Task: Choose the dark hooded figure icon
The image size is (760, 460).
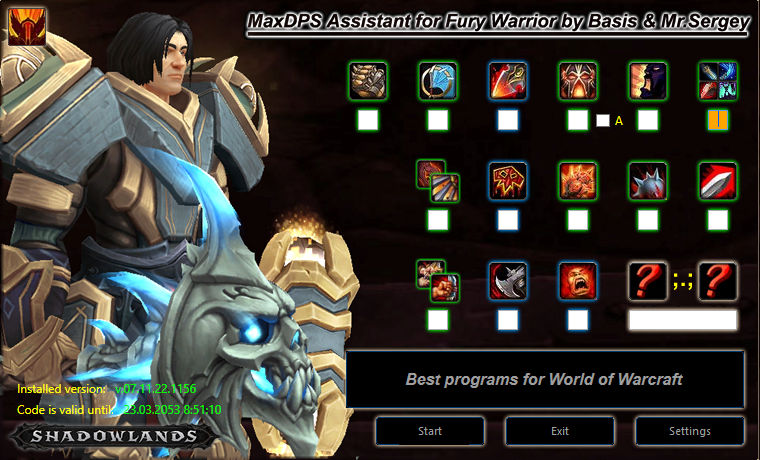Action: tap(647, 81)
